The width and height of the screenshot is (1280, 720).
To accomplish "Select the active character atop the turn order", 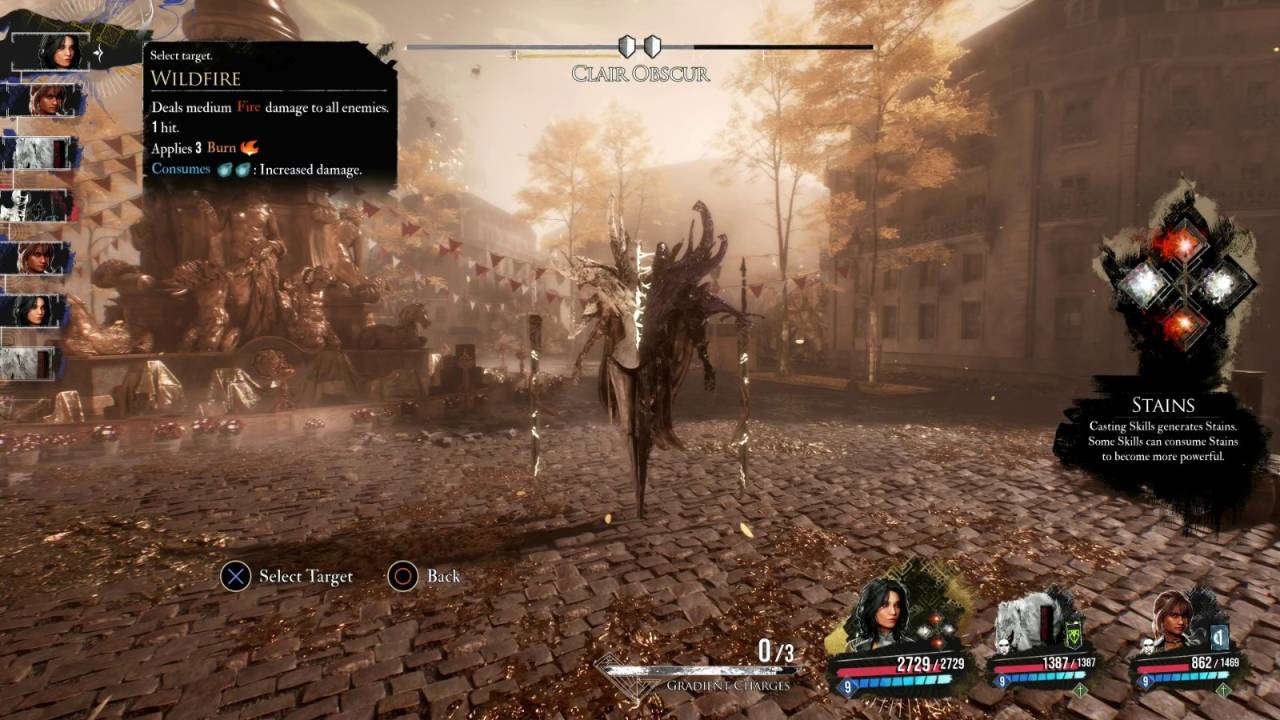I will tap(59, 51).
